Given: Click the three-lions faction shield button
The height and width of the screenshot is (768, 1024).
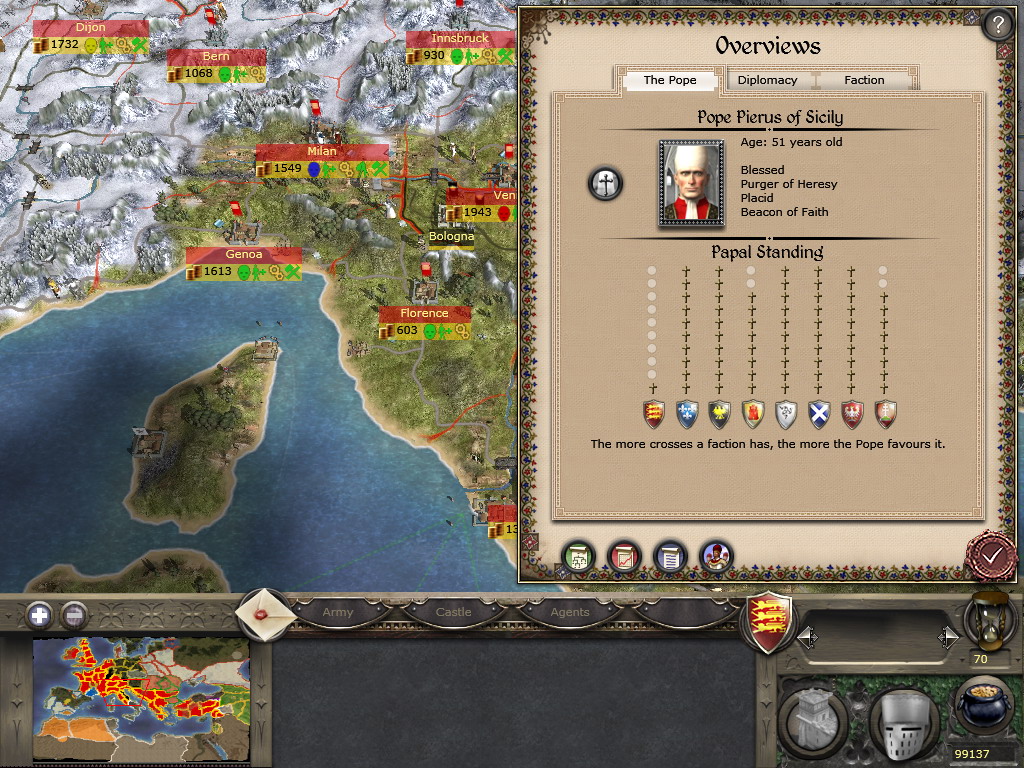Looking at the screenshot, I should [x=771, y=622].
